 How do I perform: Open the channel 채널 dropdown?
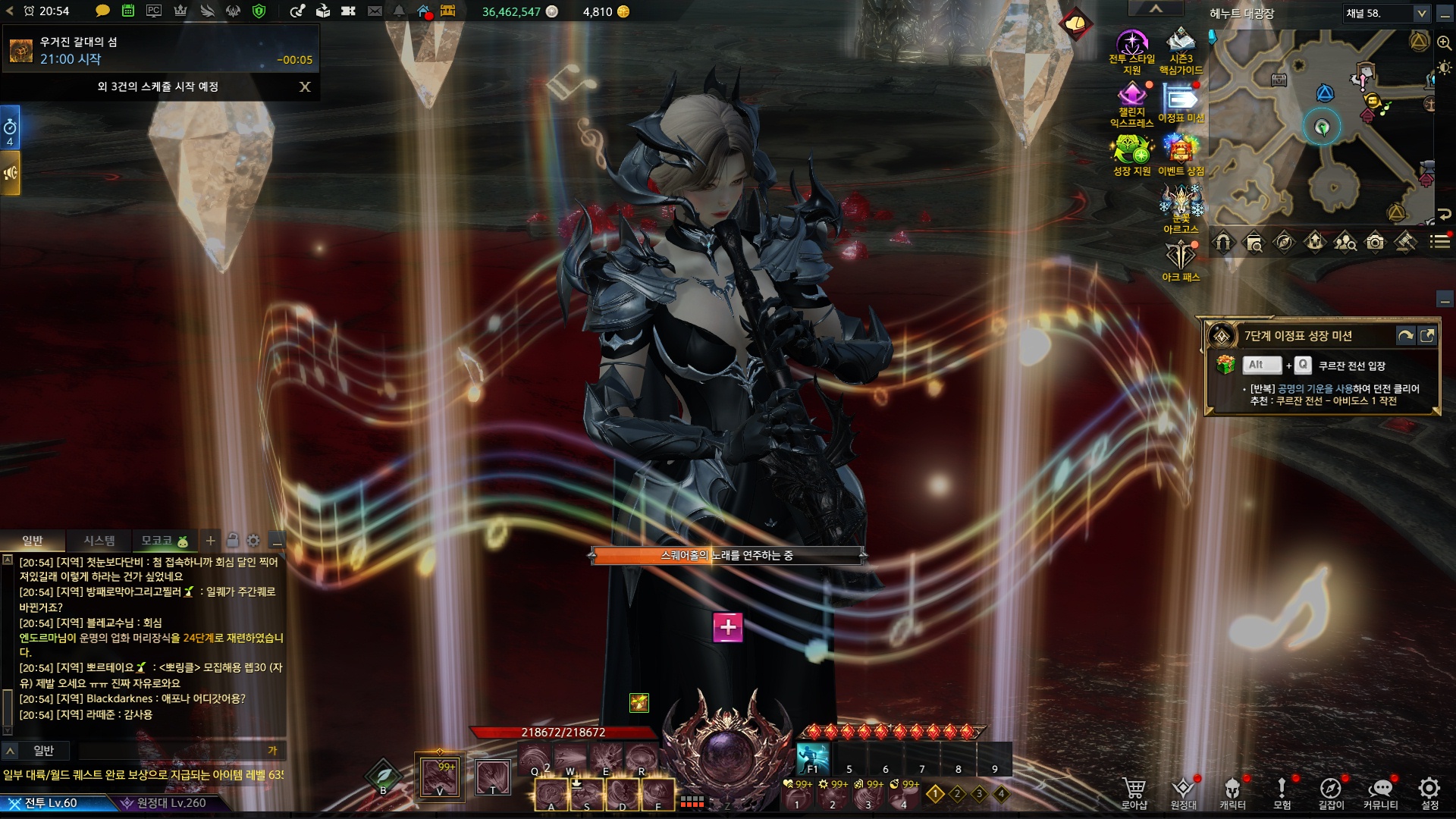1421,14
